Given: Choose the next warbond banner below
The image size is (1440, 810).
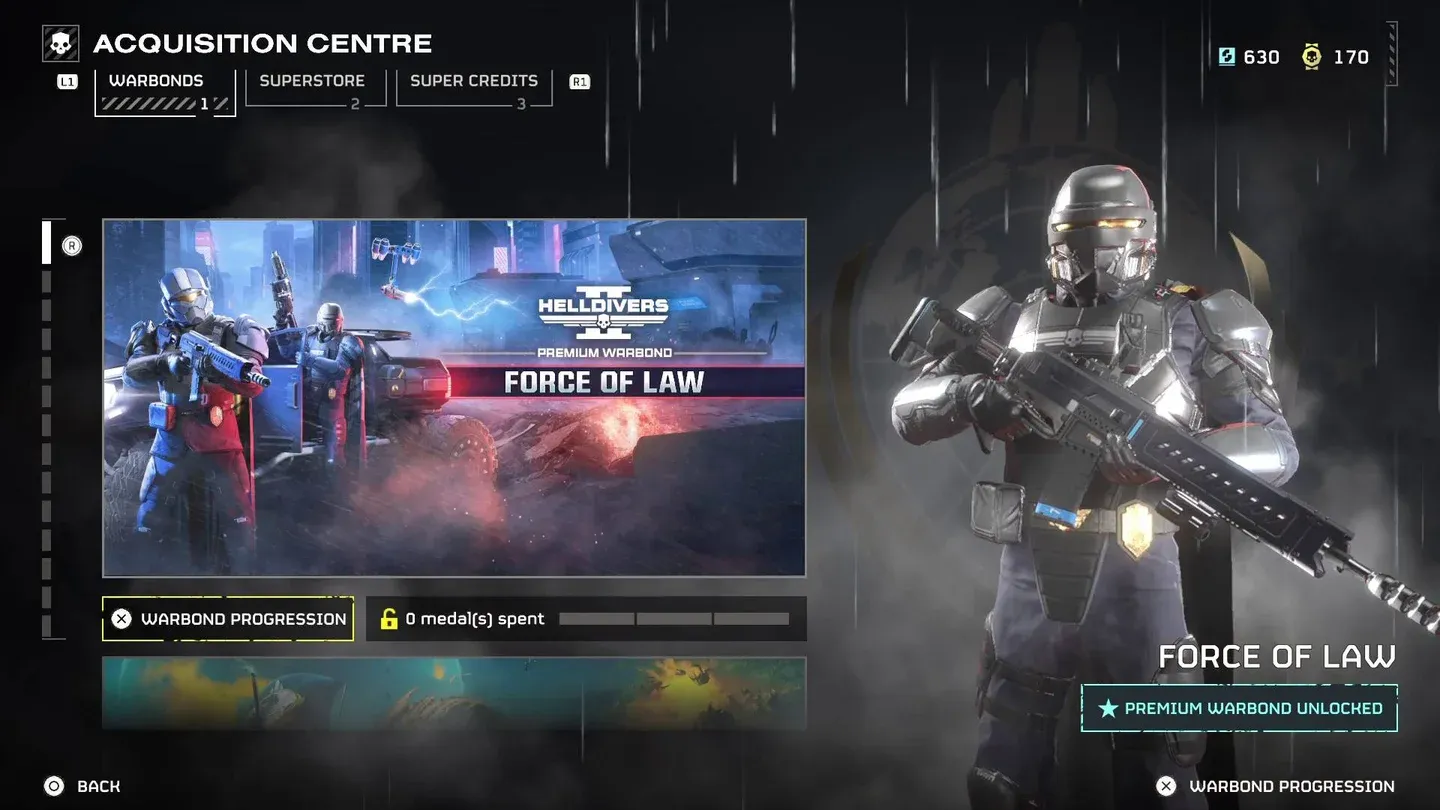Looking at the screenshot, I should [x=454, y=692].
